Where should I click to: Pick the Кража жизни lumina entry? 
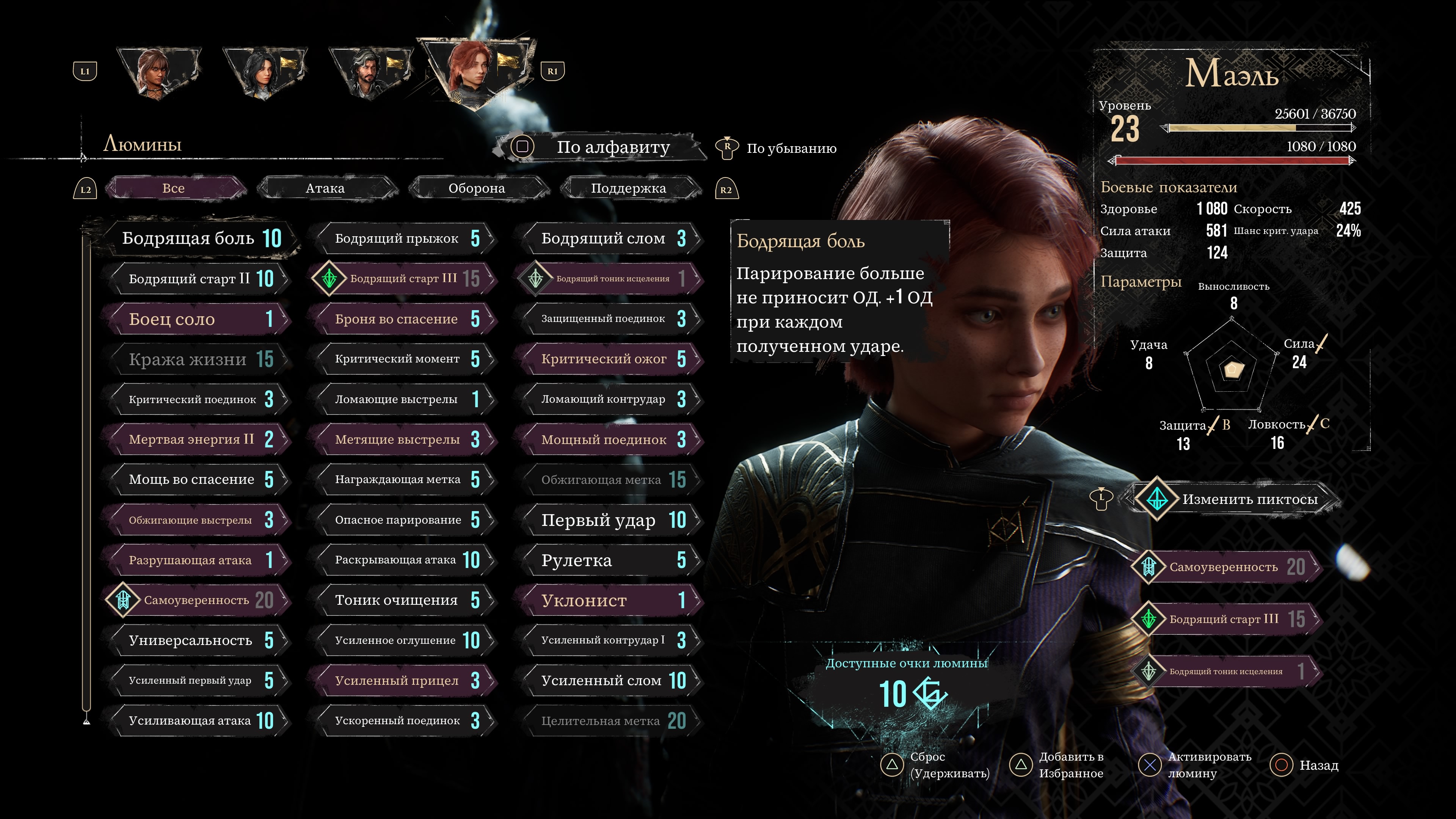pos(198,359)
